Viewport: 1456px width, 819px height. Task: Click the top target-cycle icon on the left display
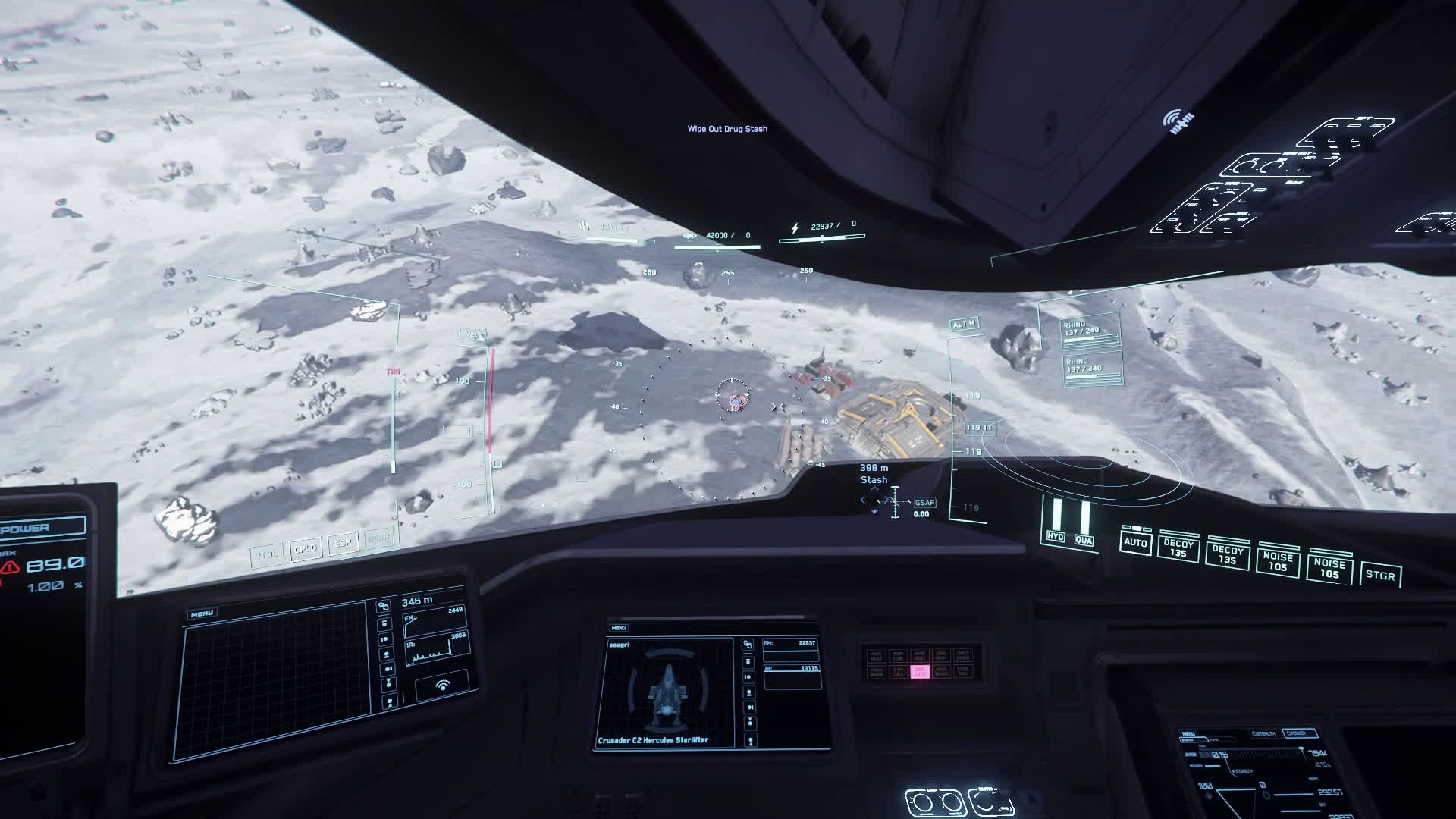pyautogui.click(x=383, y=607)
